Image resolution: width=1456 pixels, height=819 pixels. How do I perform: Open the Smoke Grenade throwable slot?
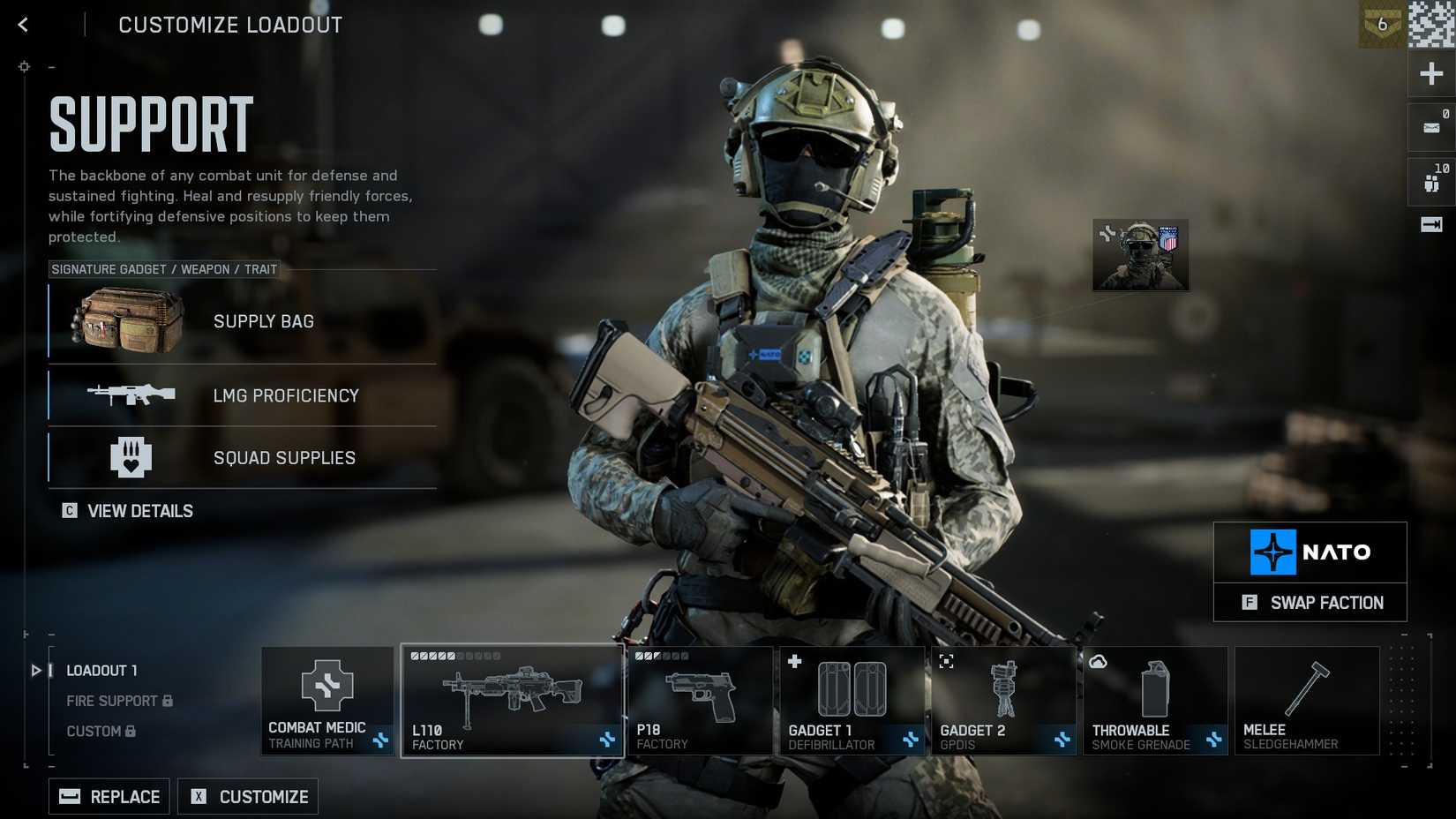pyautogui.click(x=1154, y=700)
